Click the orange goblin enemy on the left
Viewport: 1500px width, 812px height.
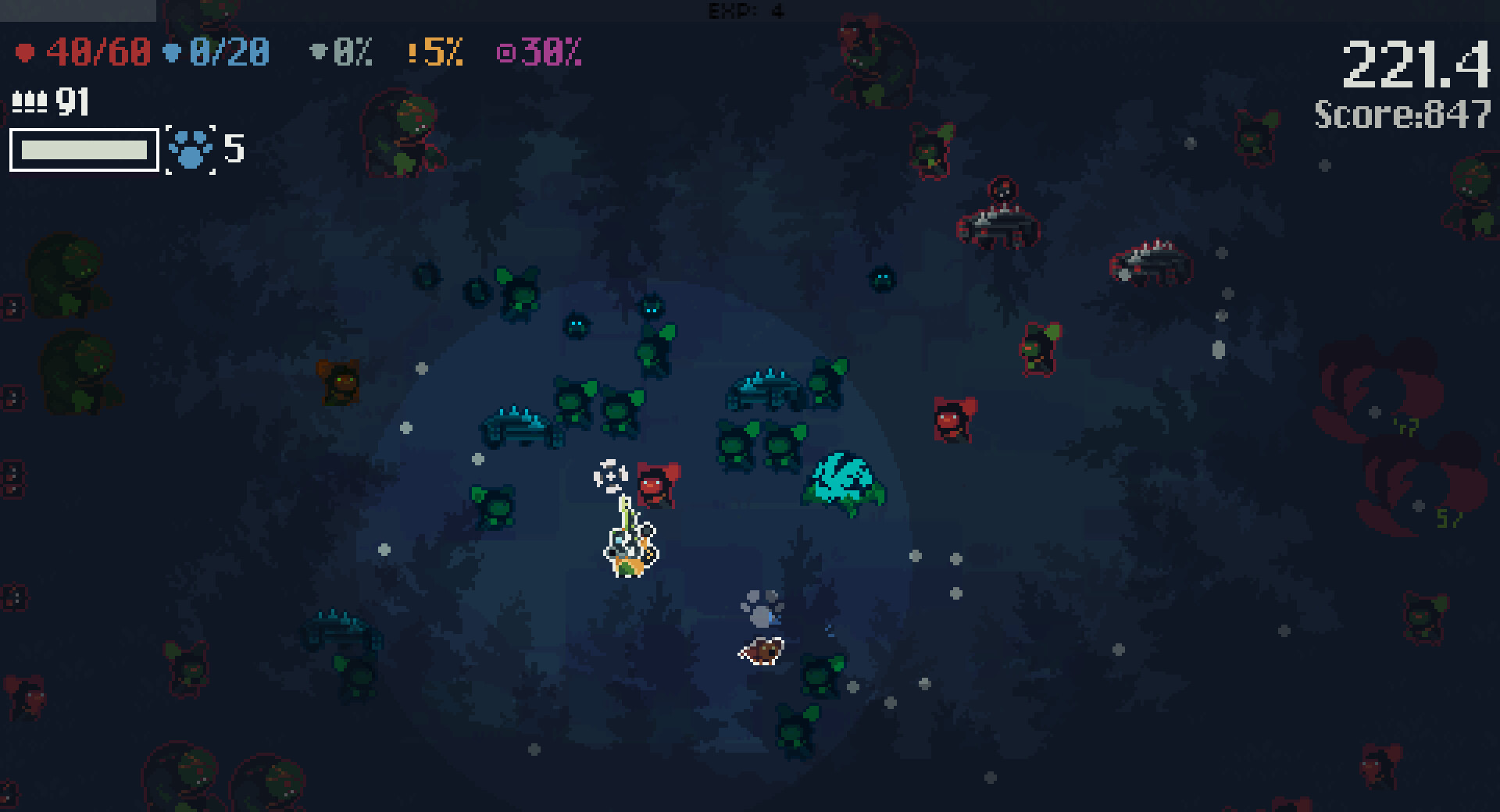click(x=340, y=383)
